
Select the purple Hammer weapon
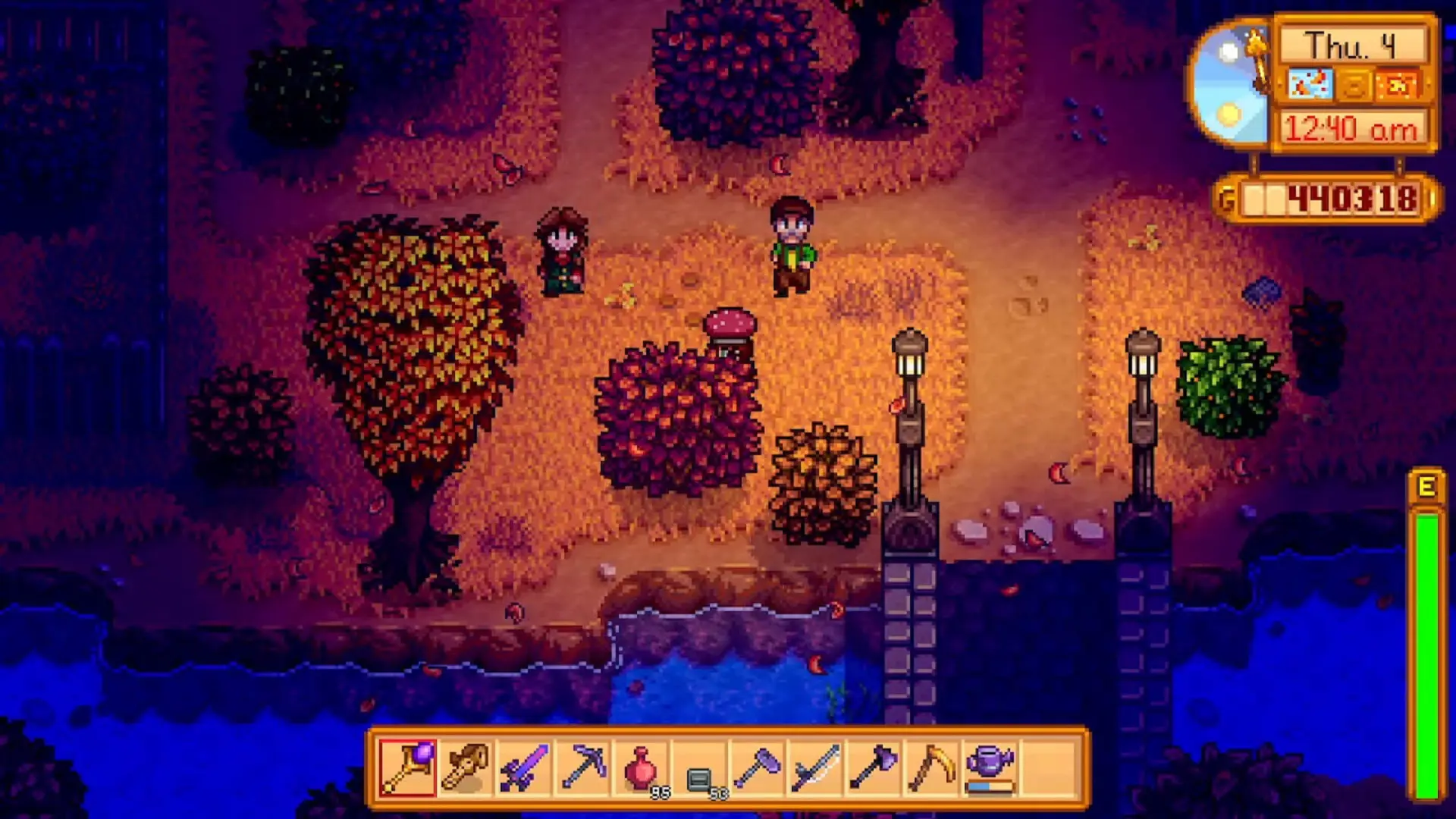759,766
